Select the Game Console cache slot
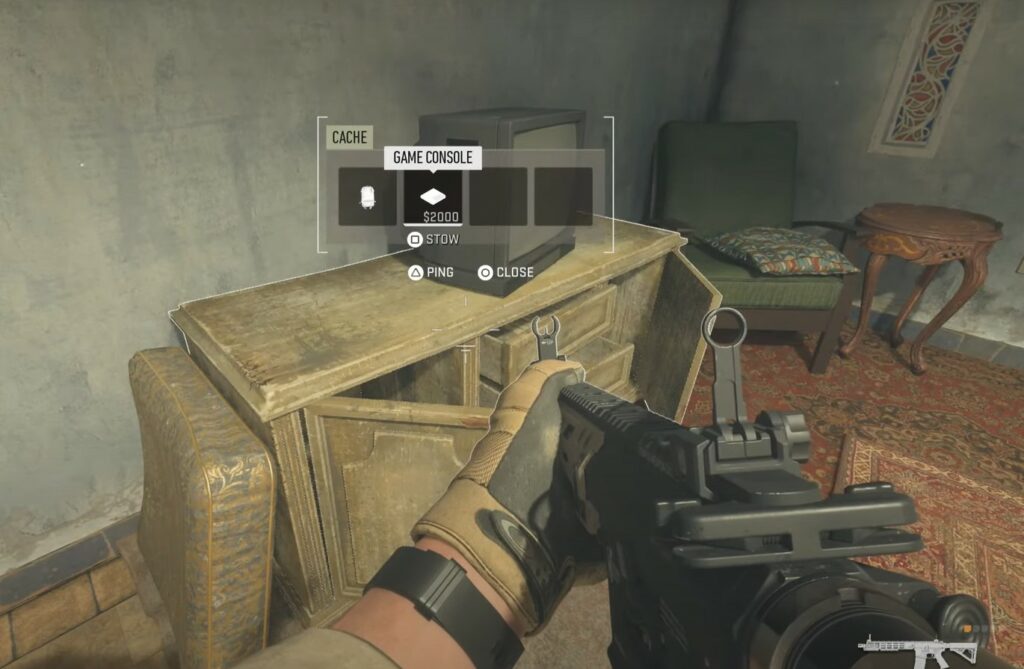This screenshot has width=1024, height=669. click(x=433, y=196)
